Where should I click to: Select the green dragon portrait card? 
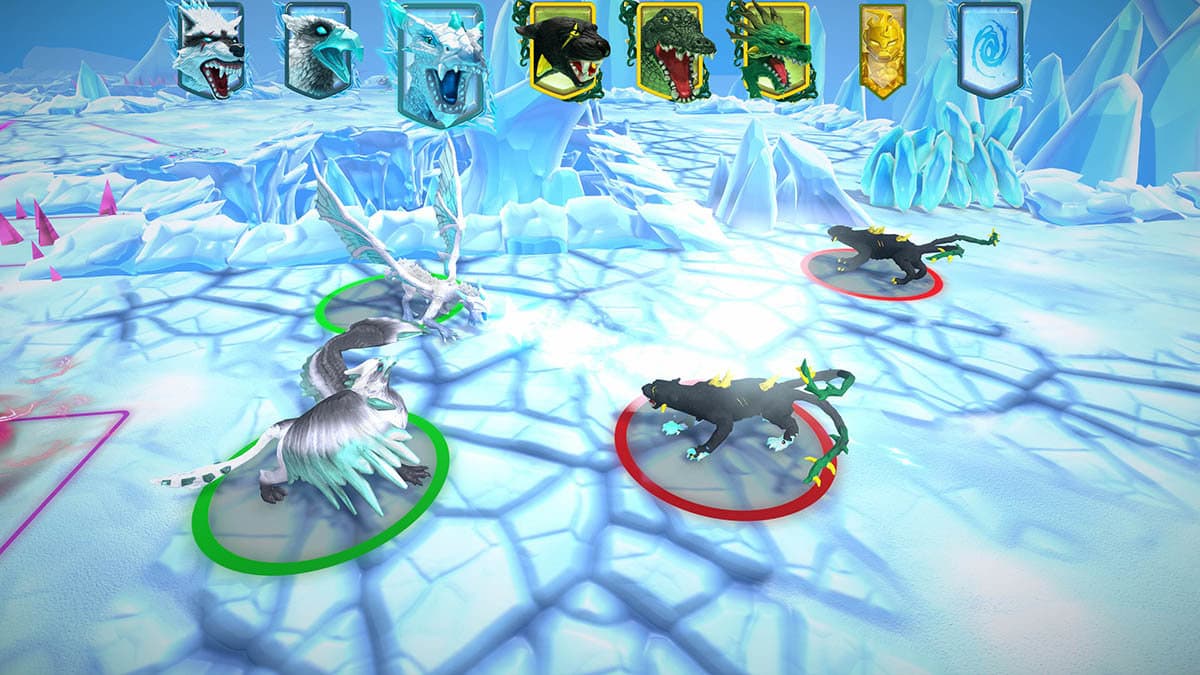[769, 50]
